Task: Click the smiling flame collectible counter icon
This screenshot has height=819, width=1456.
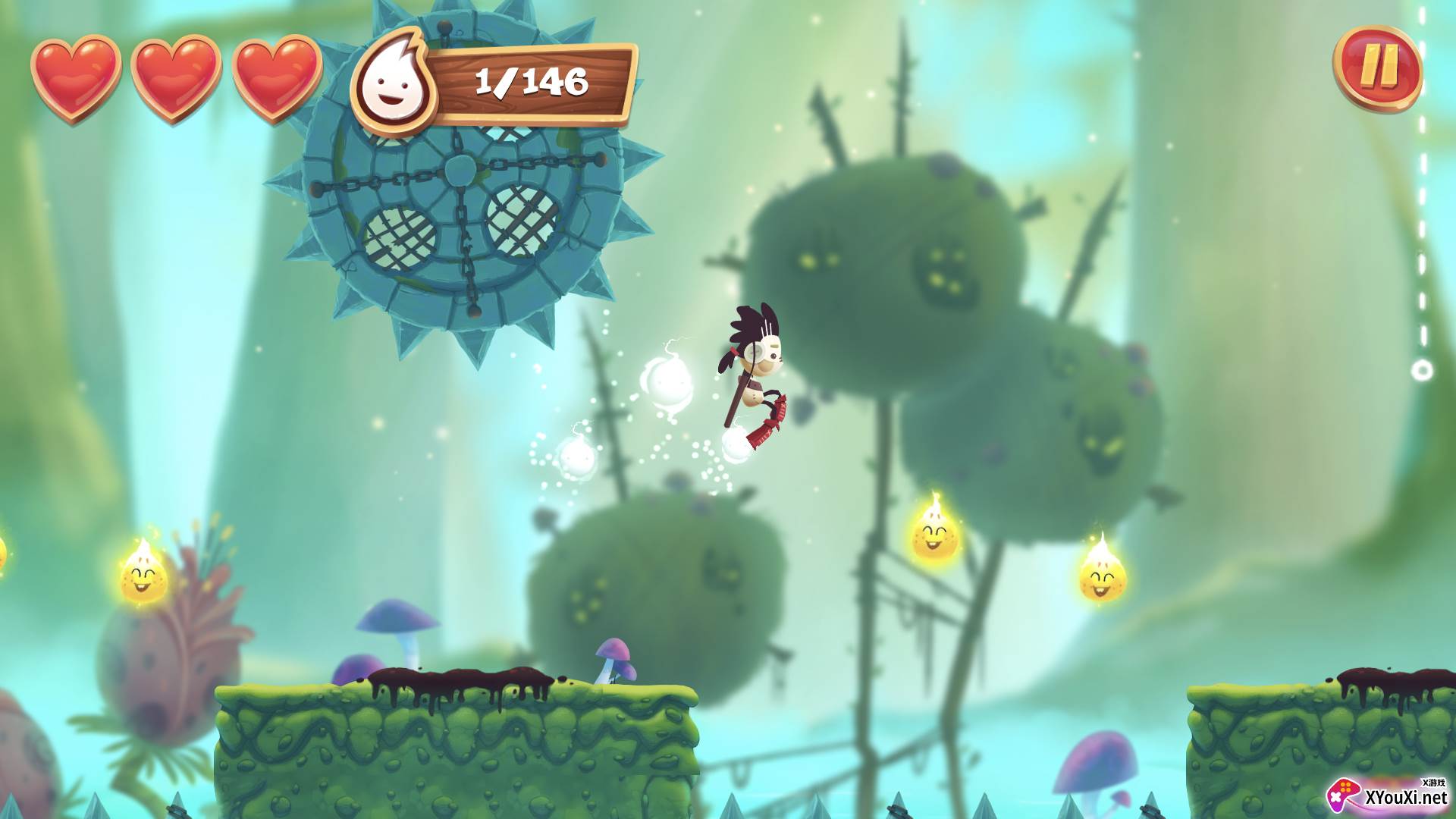Action: [x=394, y=81]
